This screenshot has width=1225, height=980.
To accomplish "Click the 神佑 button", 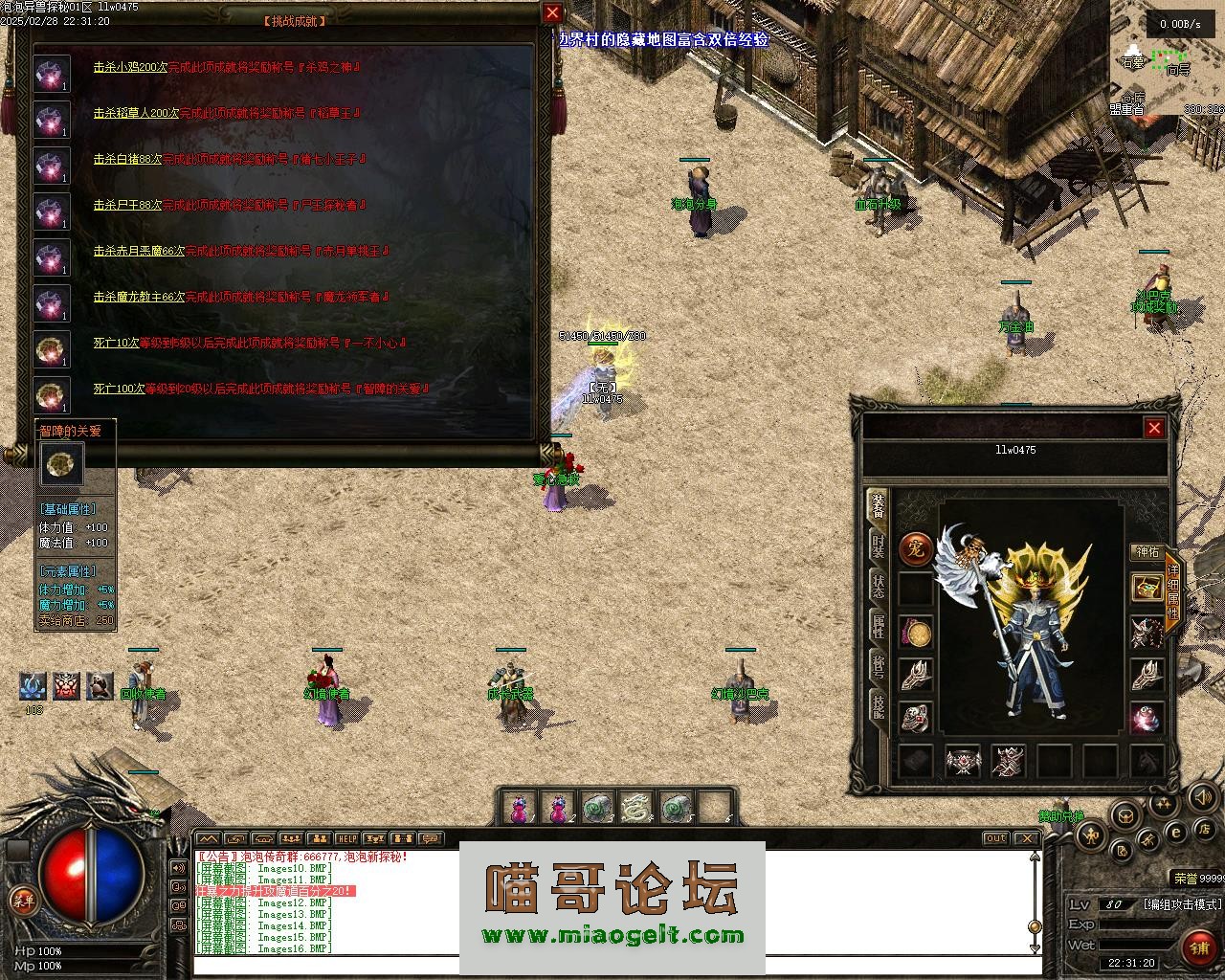I will (x=1147, y=551).
